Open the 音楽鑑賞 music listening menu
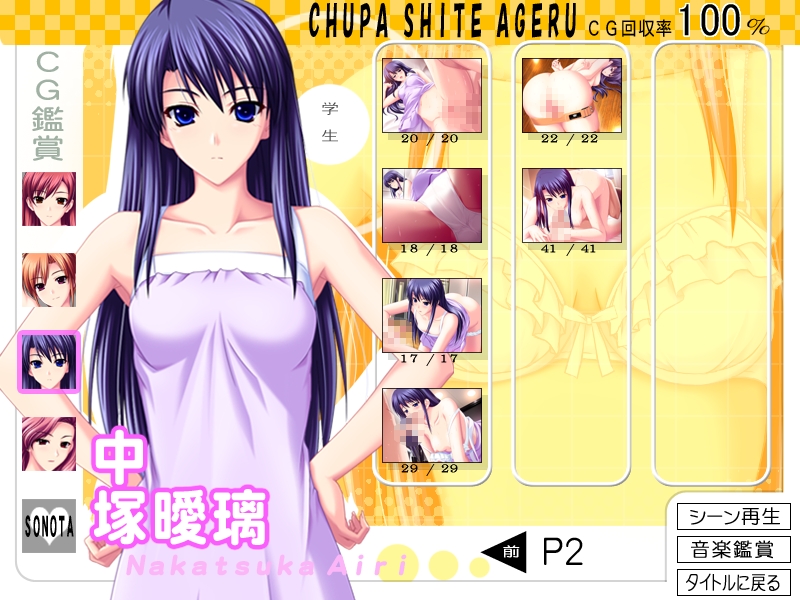 click(x=734, y=549)
